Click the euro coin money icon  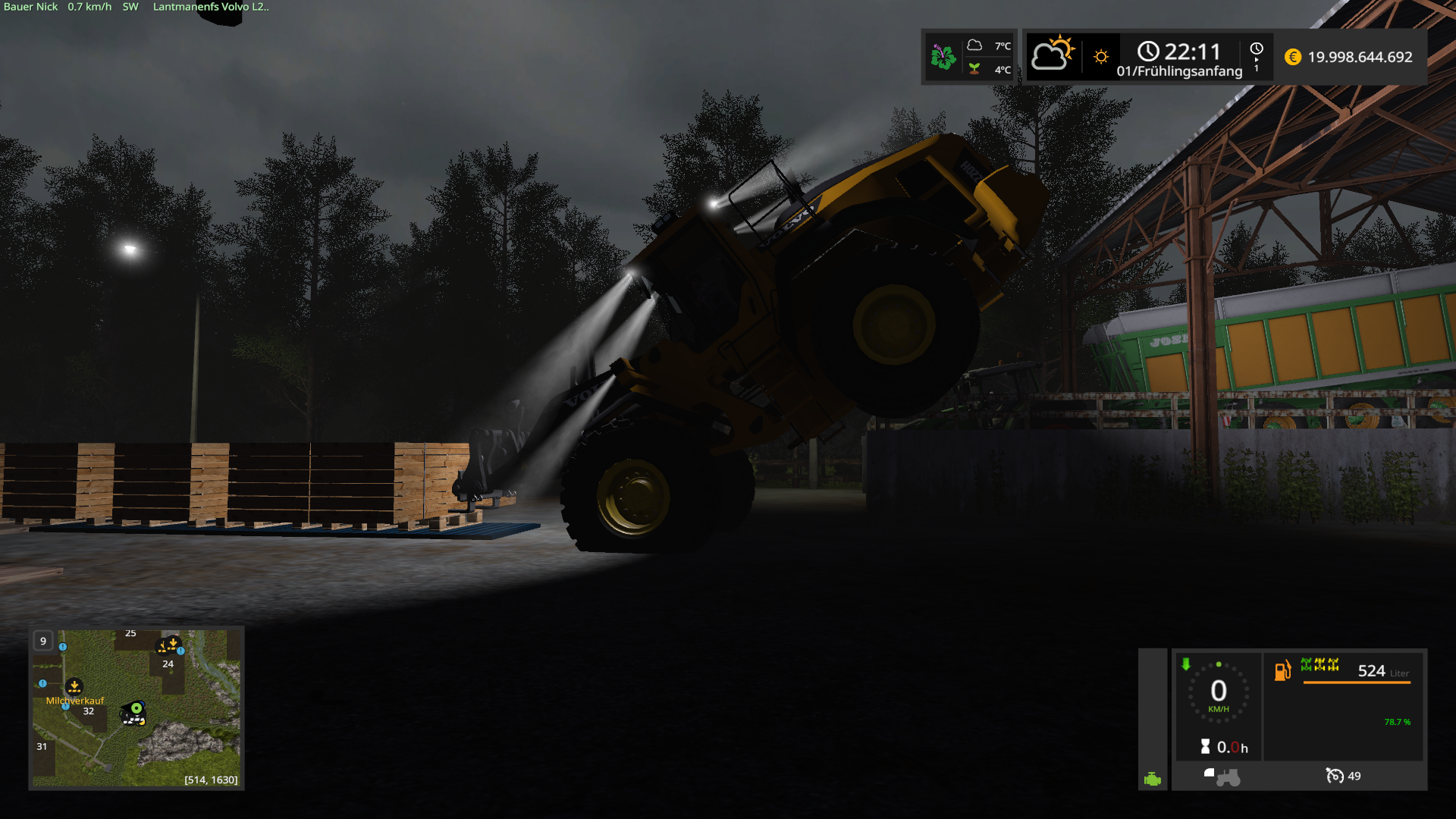(x=1293, y=57)
